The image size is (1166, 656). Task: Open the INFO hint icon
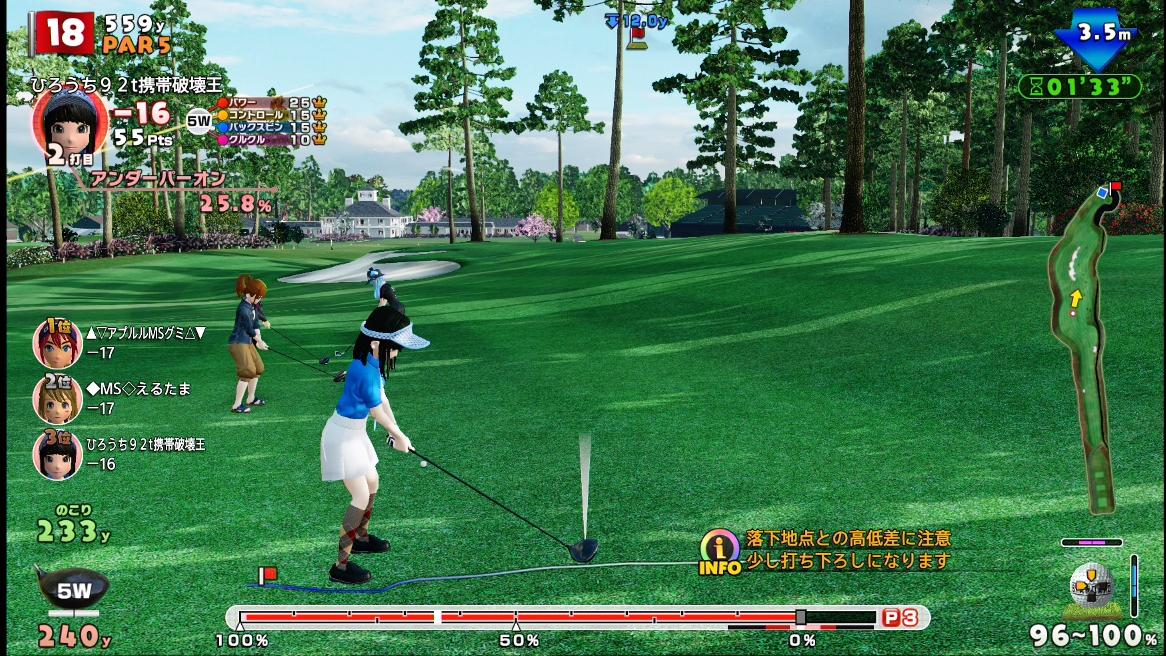point(719,551)
